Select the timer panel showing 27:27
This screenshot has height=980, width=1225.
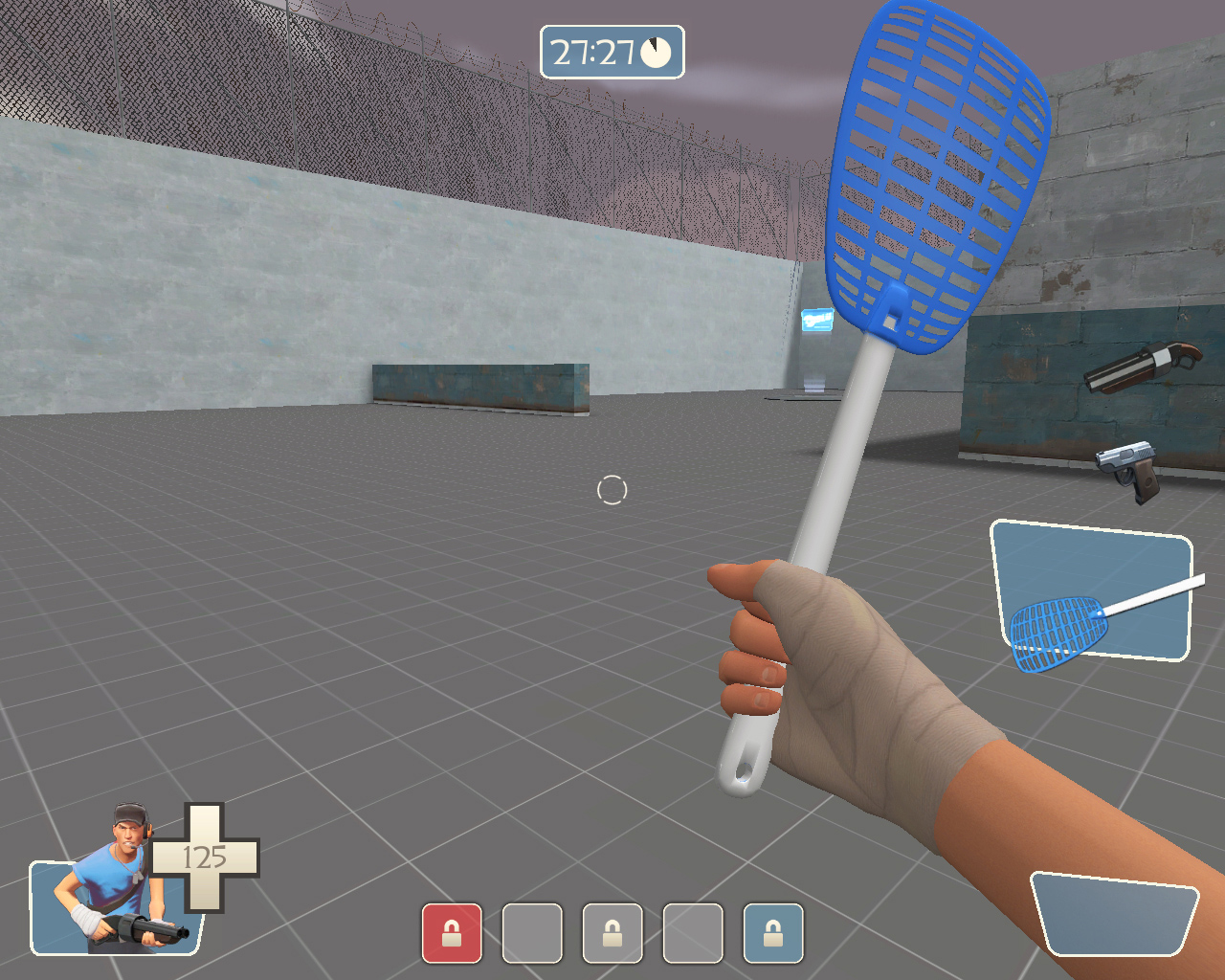[x=612, y=53]
